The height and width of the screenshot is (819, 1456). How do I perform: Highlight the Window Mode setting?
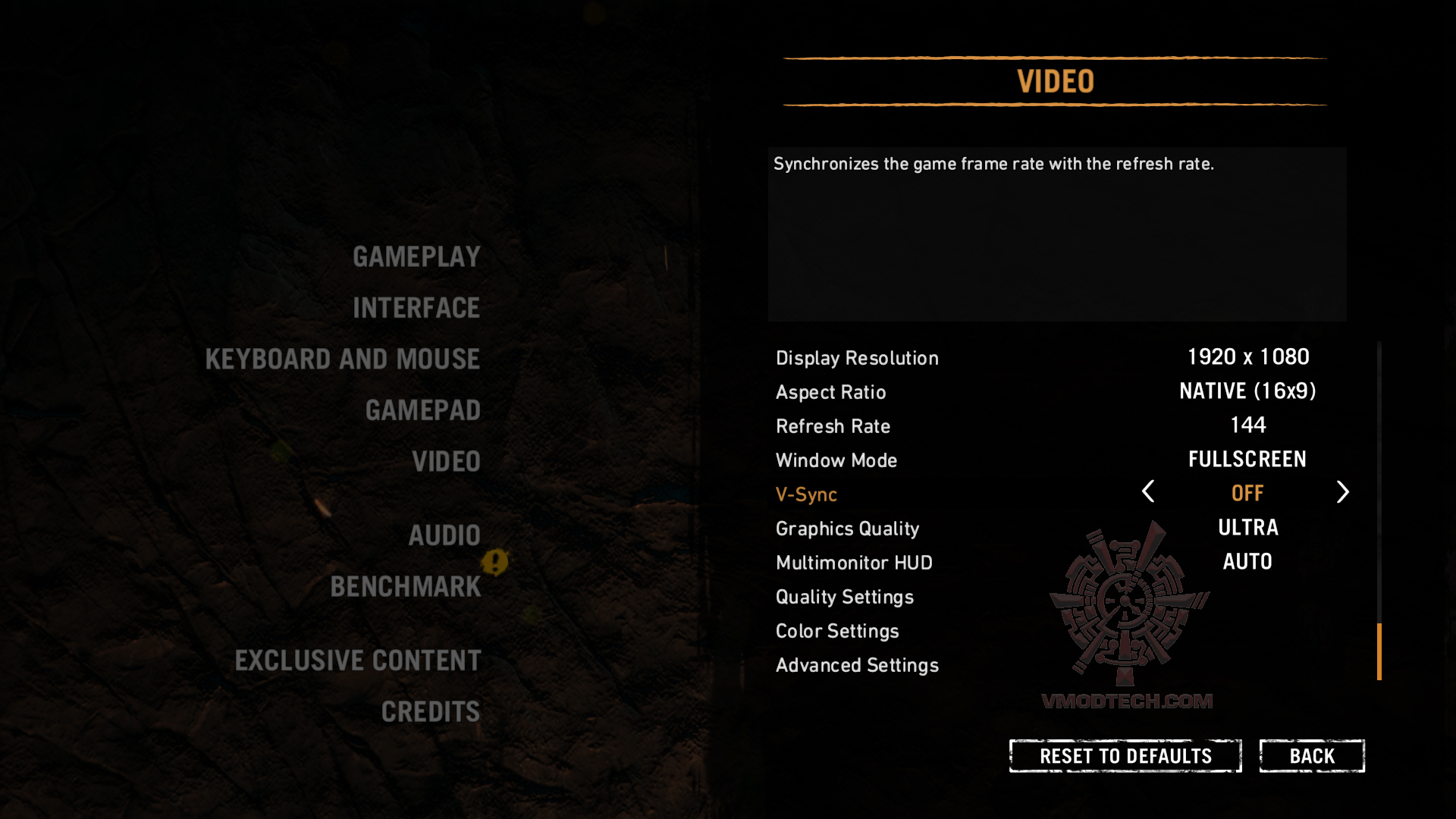point(836,460)
